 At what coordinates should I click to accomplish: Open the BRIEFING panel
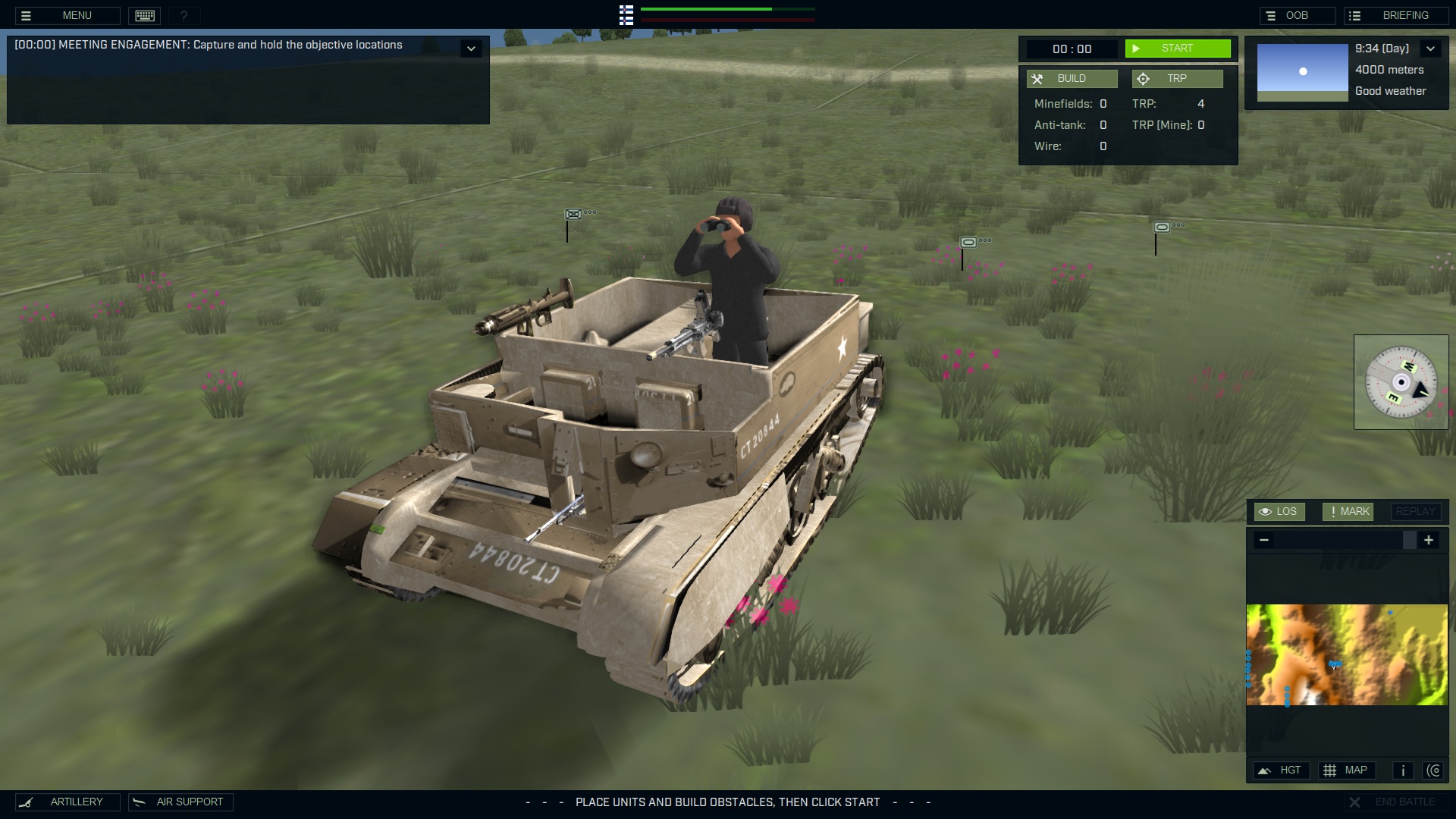tap(1395, 15)
